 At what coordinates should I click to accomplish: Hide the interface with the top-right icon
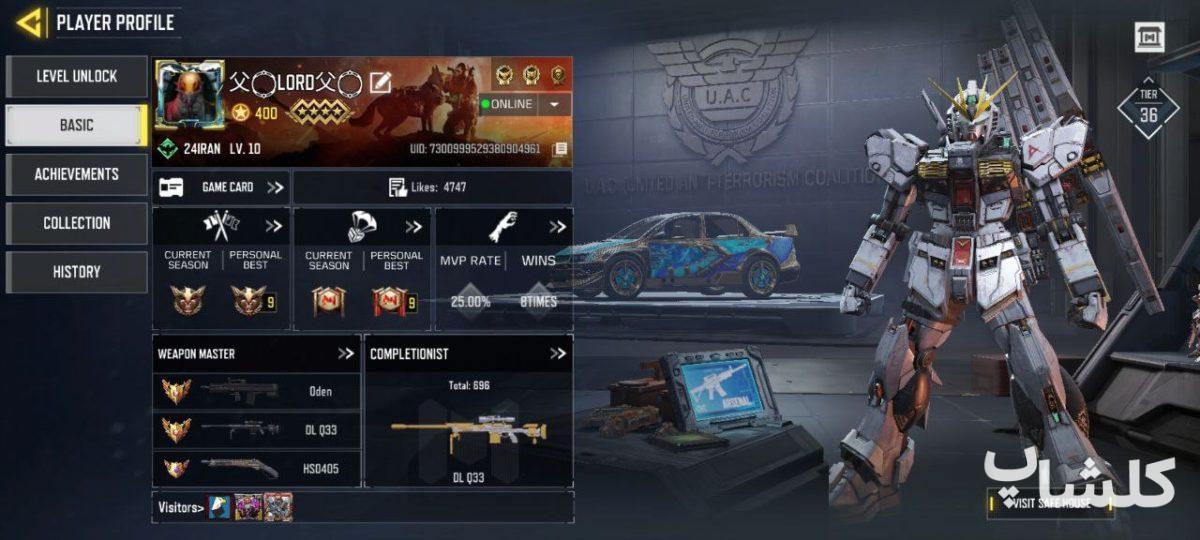(1149, 38)
